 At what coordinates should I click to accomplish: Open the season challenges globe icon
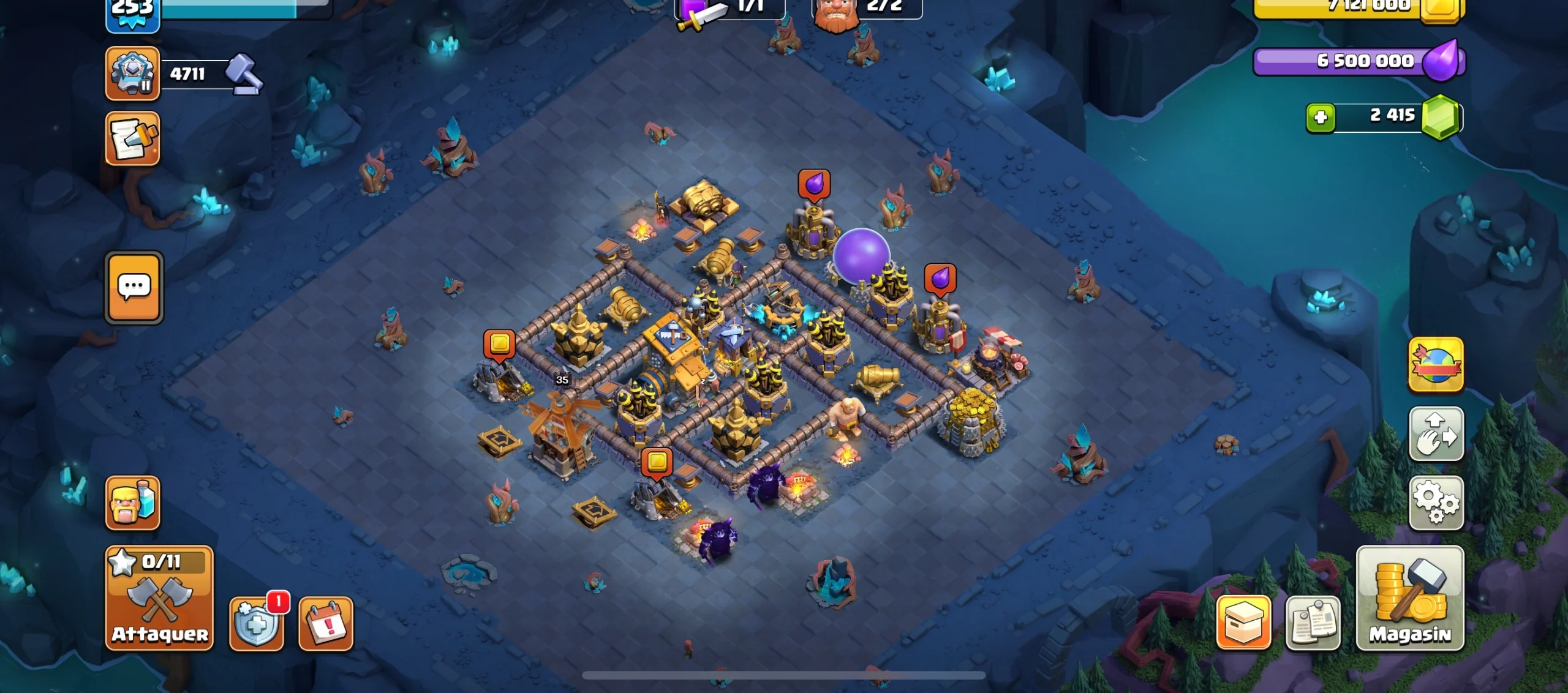(1435, 364)
